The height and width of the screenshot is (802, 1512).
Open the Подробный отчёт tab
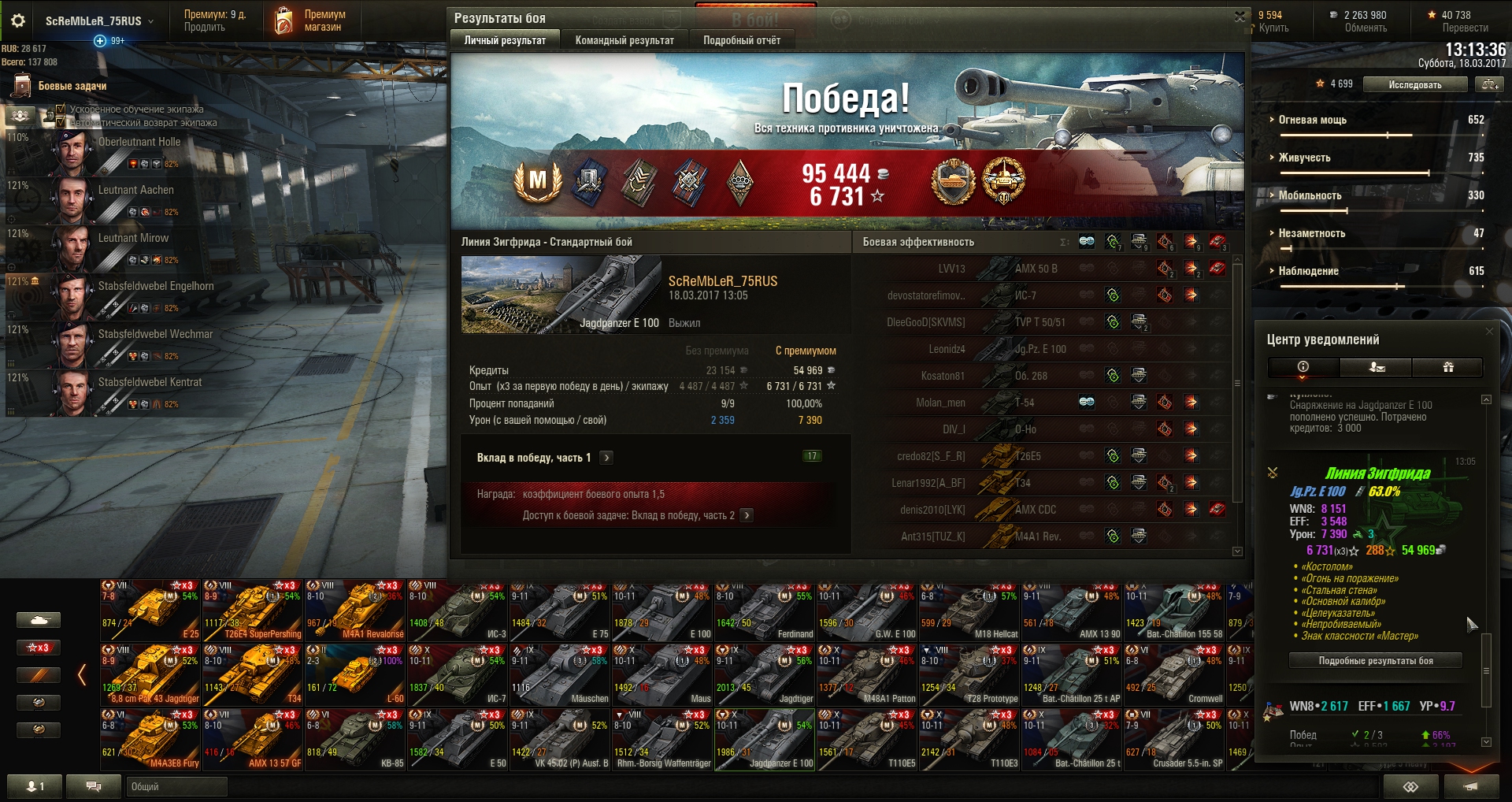click(x=742, y=40)
